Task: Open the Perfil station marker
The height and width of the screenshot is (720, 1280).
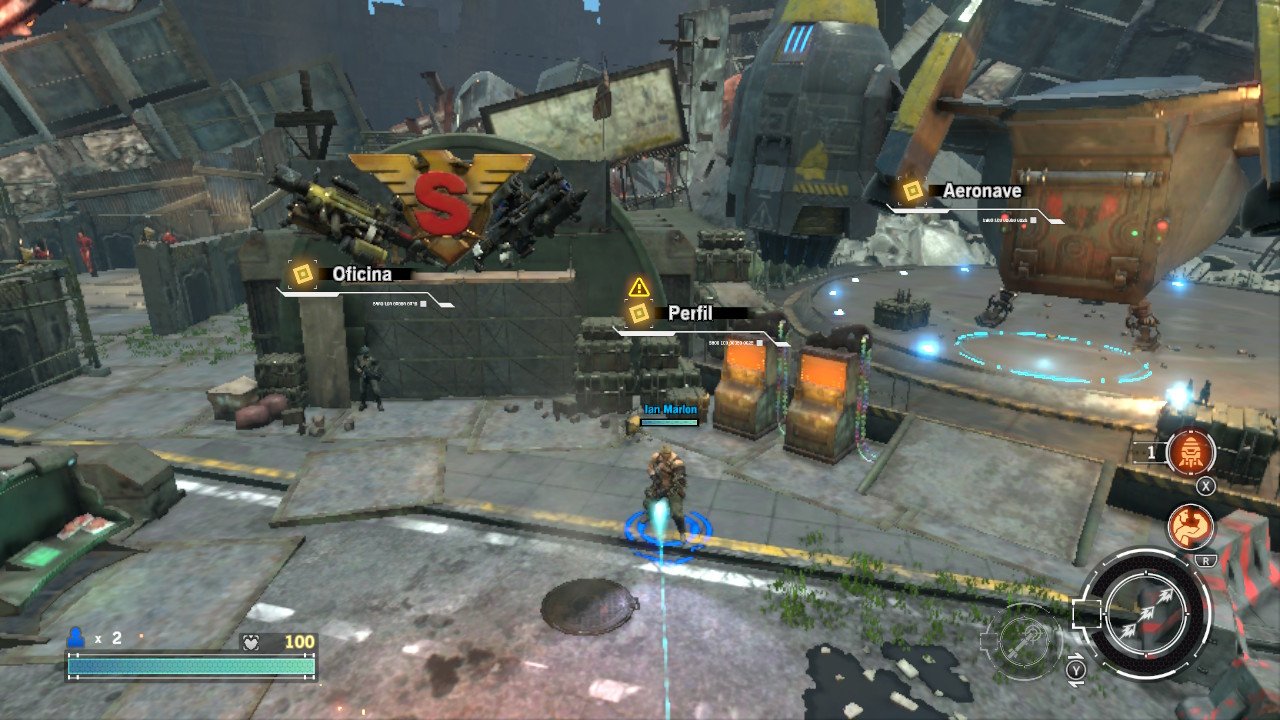Action: 639,313
